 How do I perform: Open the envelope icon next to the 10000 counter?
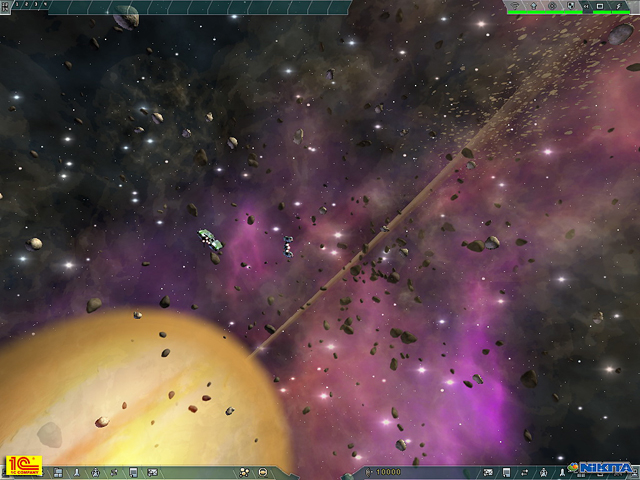[x=488, y=471]
